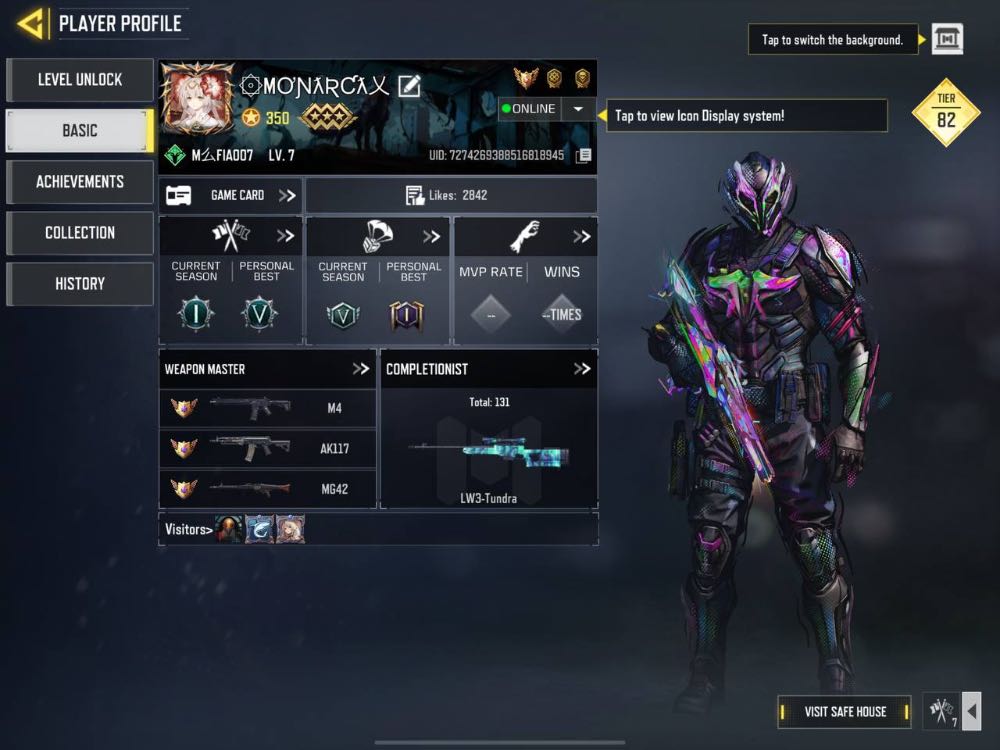Select the Basic profile tab
This screenshot has height=750, width=1000.
coord(80,131)
